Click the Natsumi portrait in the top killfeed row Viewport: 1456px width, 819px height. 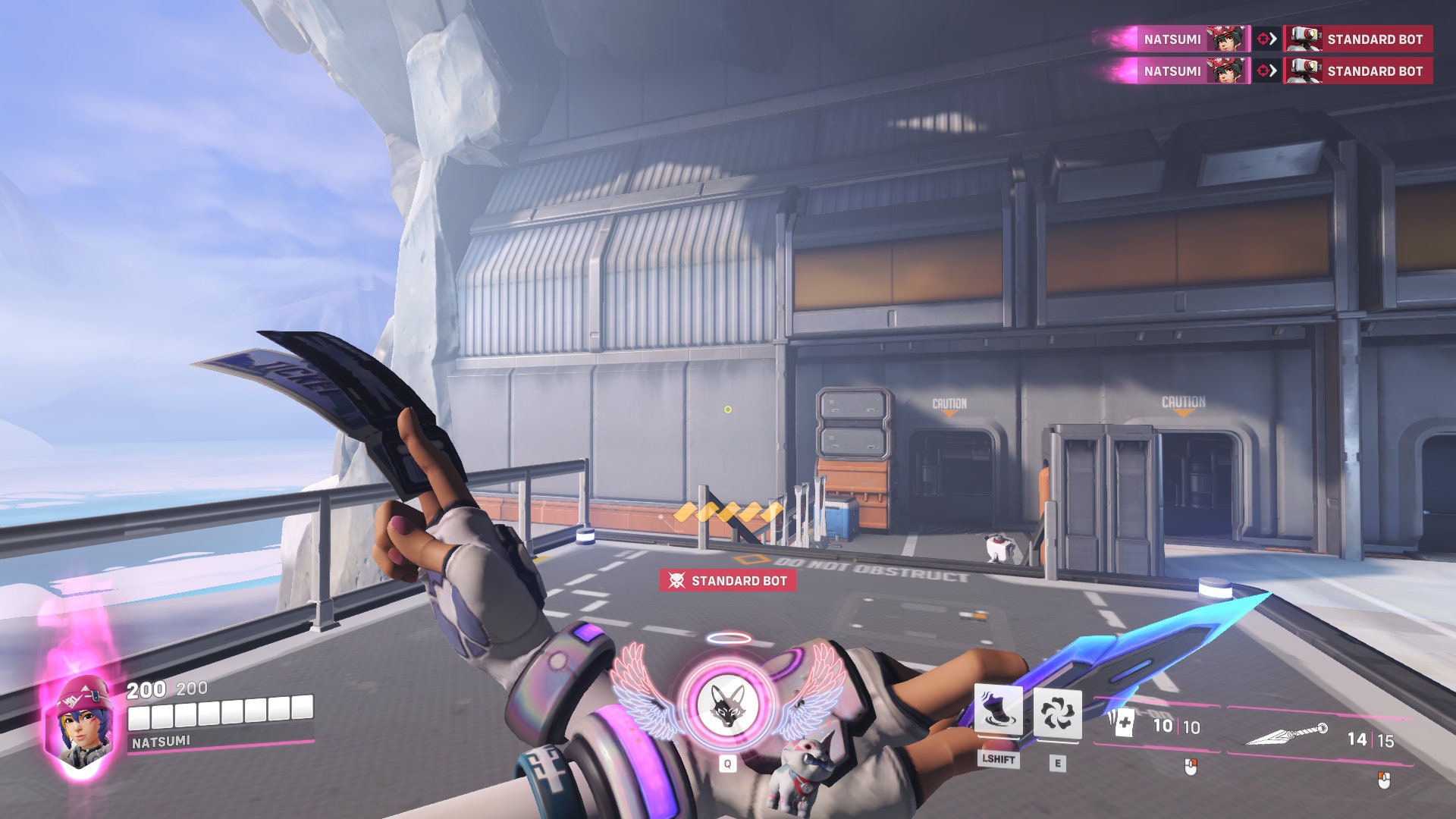[x=1226, y=38]
